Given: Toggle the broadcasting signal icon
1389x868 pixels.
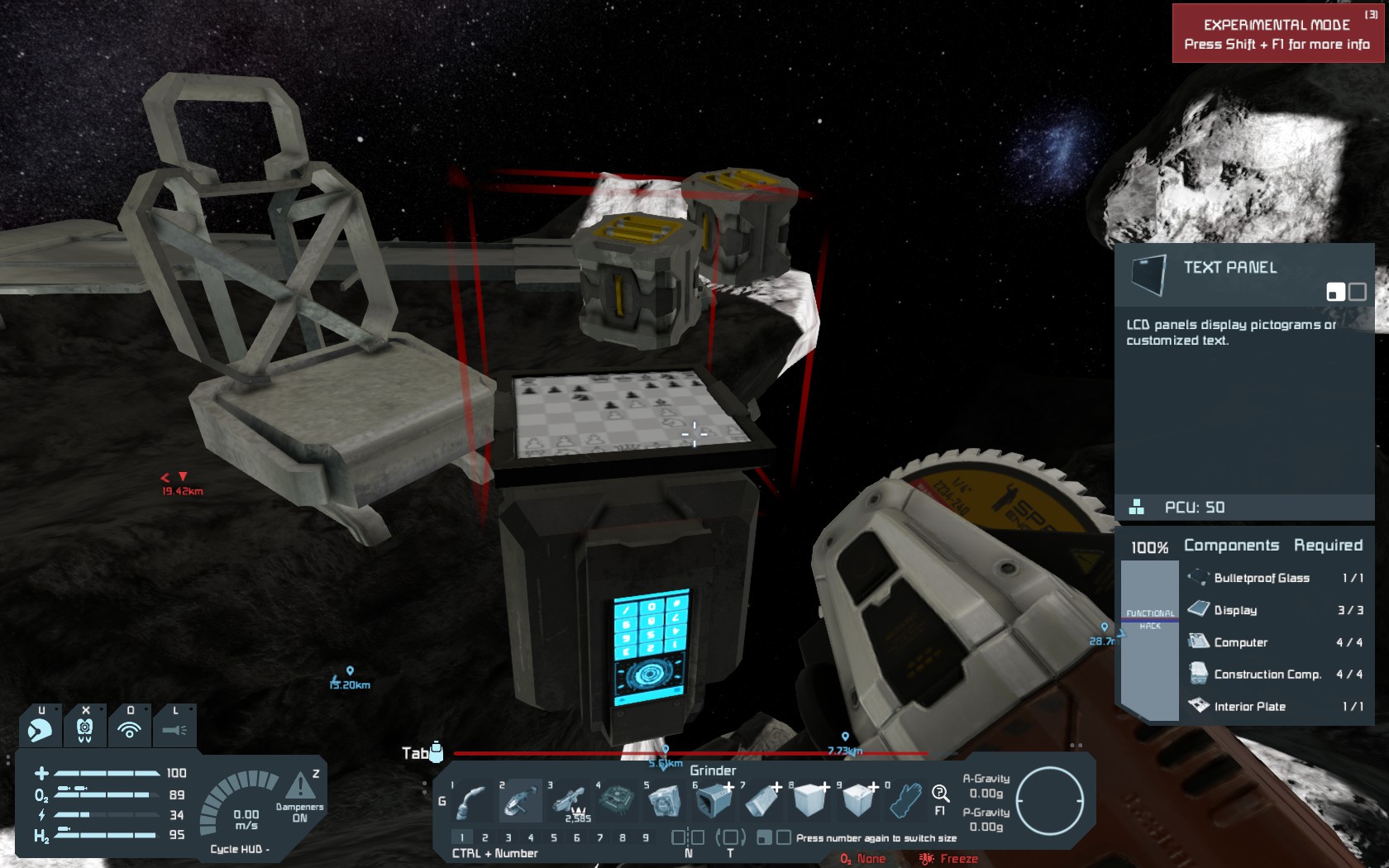Looking at the screenshot, I should tap(129, 729).
